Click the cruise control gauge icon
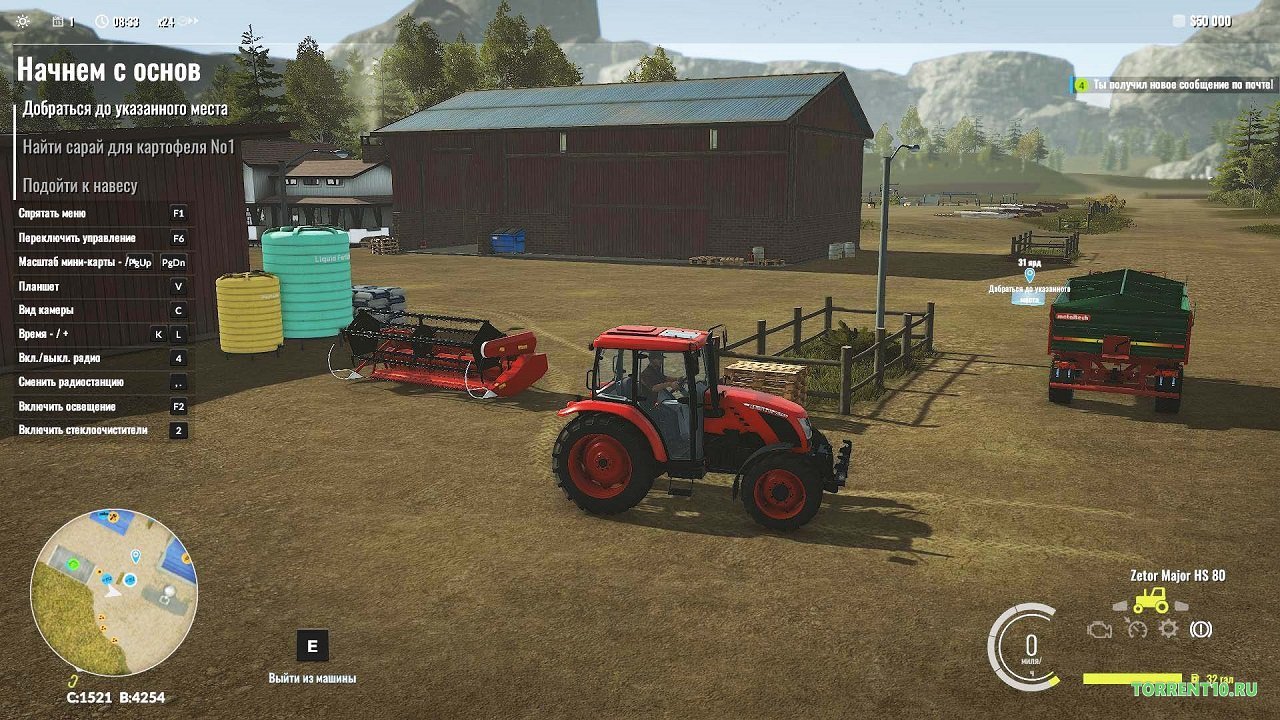 point(1137,630)
